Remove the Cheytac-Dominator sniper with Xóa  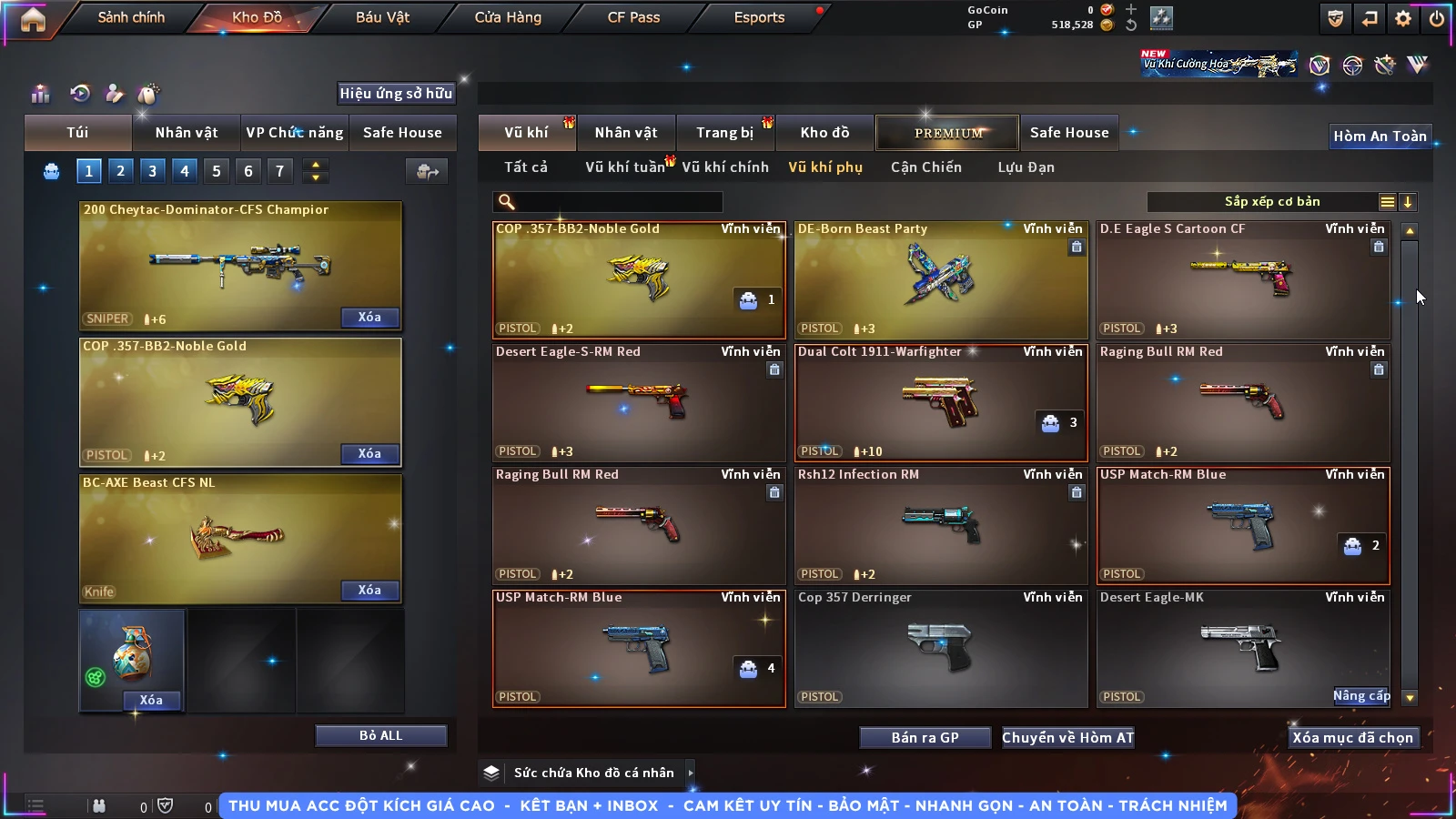coord(369,318)
